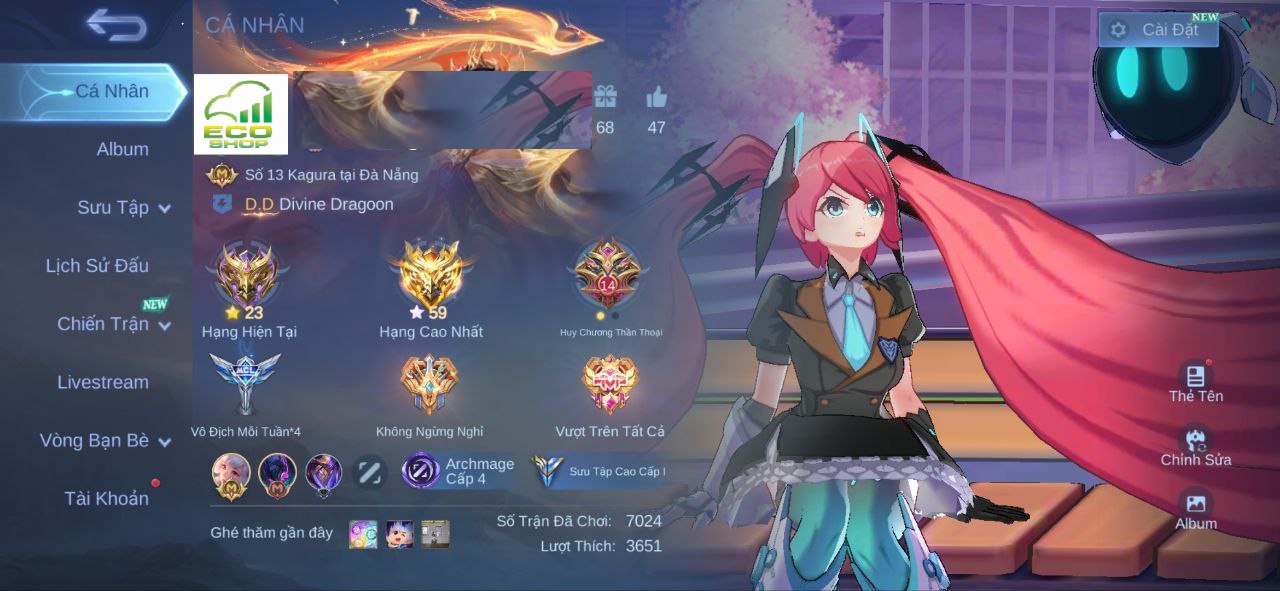Screen dimensions: 1280x591
Task: Go back with the arrow button
Action: [x=116, y=25]
